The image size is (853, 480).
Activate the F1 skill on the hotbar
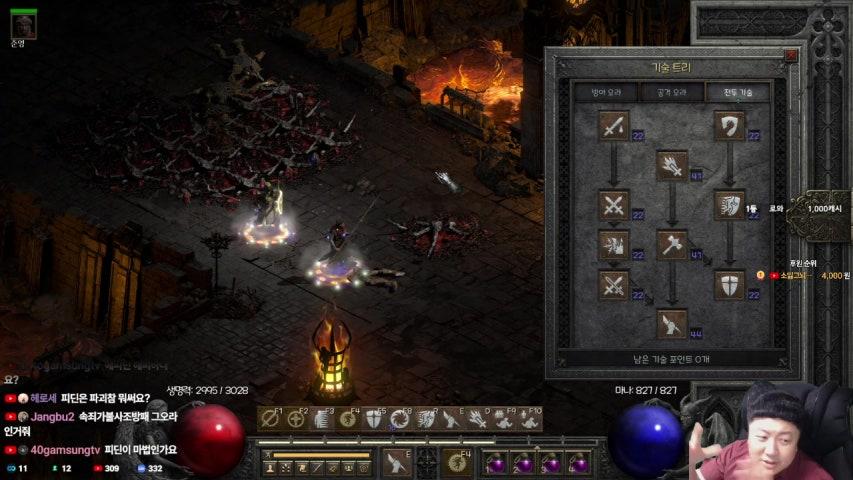pyautogui.click(x=270, y=419)
